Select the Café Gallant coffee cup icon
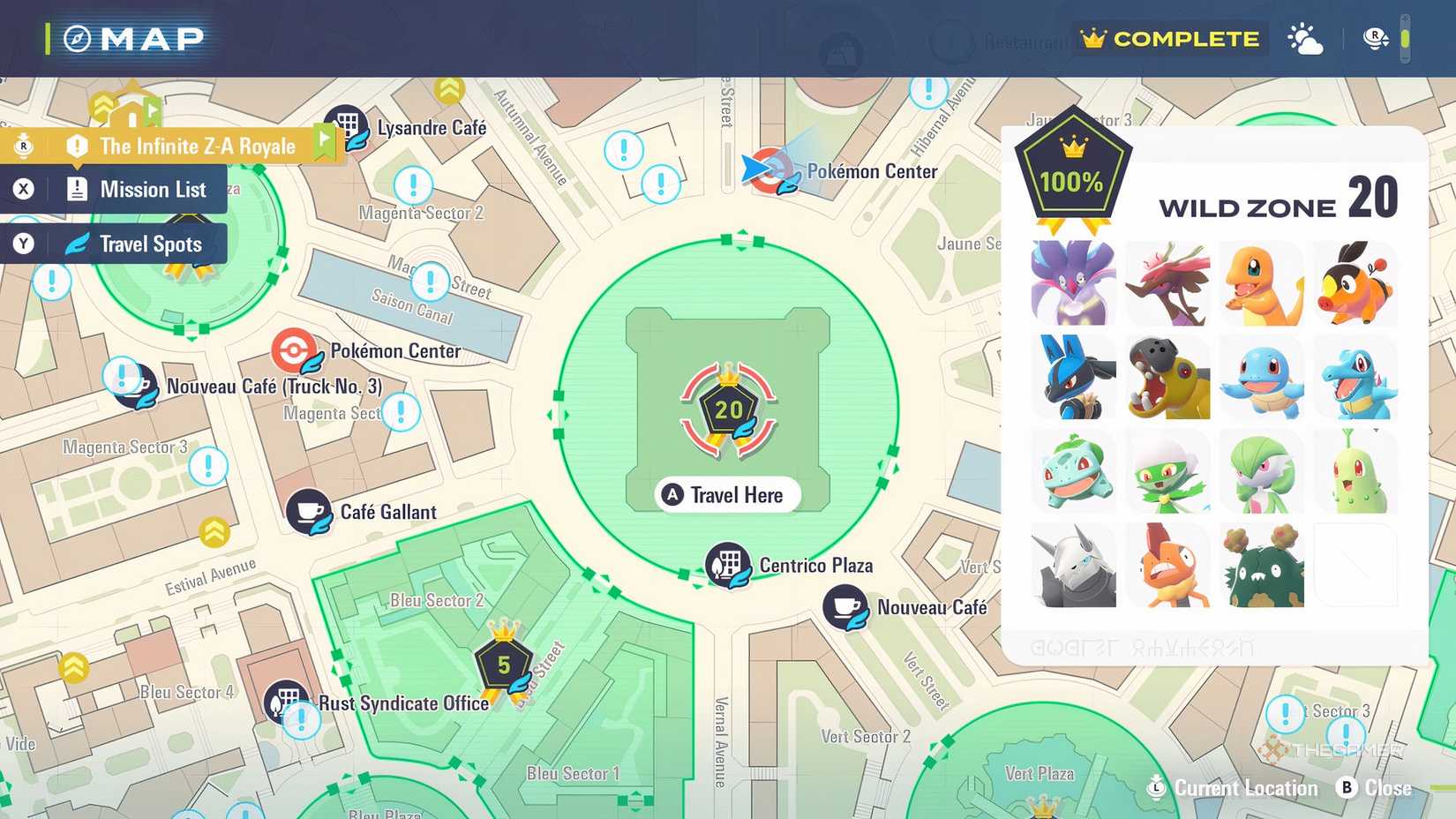1456x819 pixels. pos(308,512)
